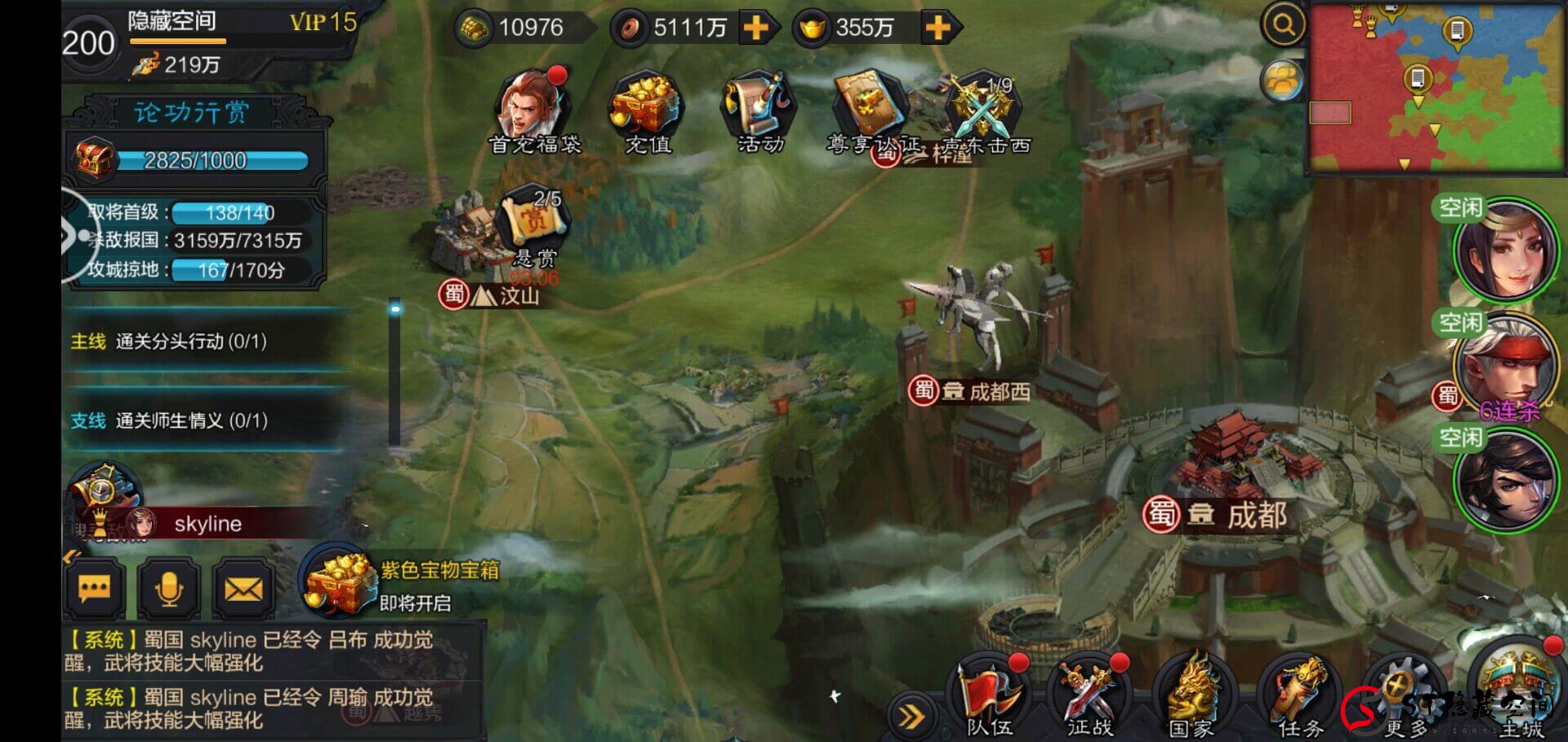
Task: Activate the microphone voice button
Action: click(x=169, y=589)
